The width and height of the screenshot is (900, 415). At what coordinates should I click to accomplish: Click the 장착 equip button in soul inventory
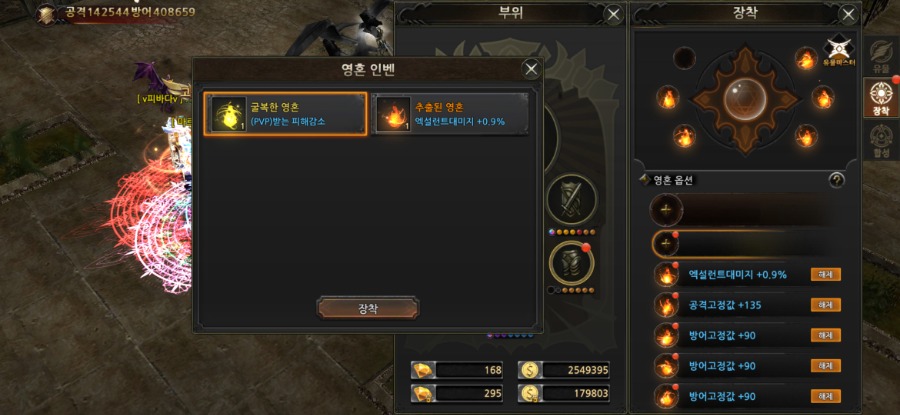(x=368, y=307)
